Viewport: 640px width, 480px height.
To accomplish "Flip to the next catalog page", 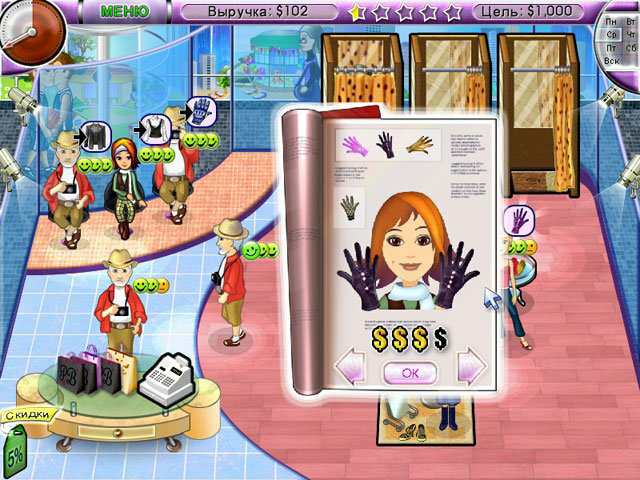I will click(x=470, y=367).
